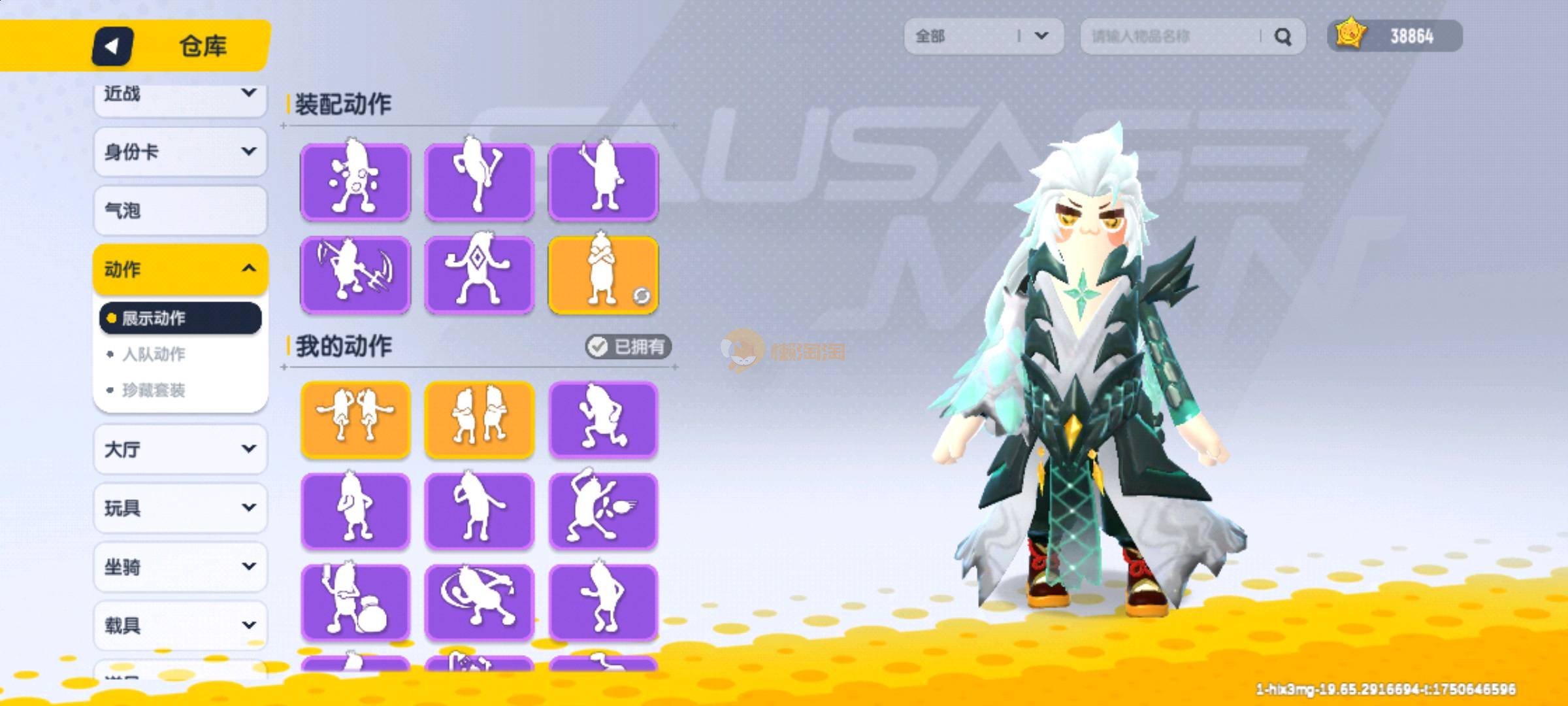
Task: Expand the 载具 vehicle category
Action: tap(180, 626)
